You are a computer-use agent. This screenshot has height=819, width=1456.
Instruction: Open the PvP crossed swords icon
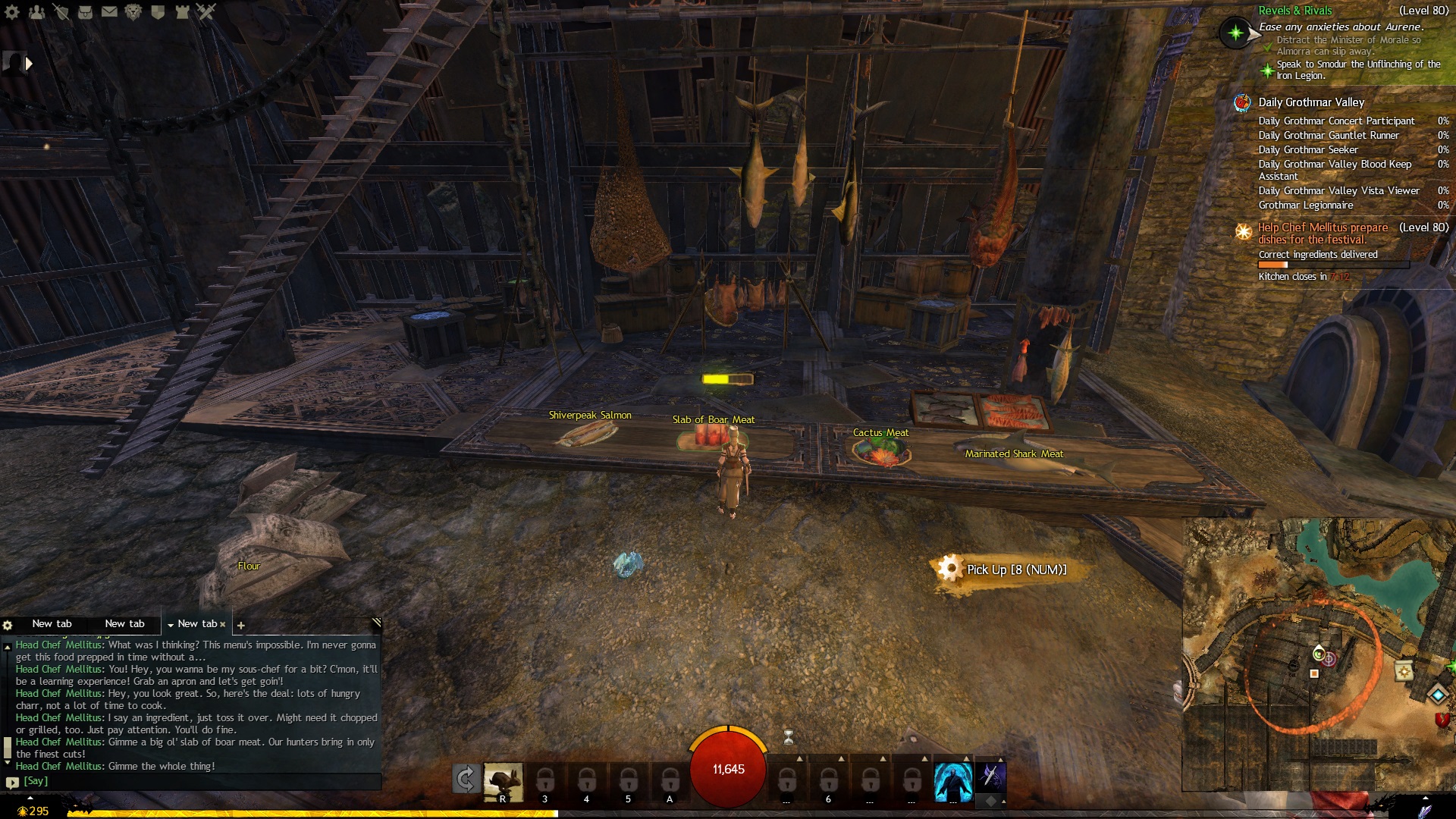coord(206,12)
